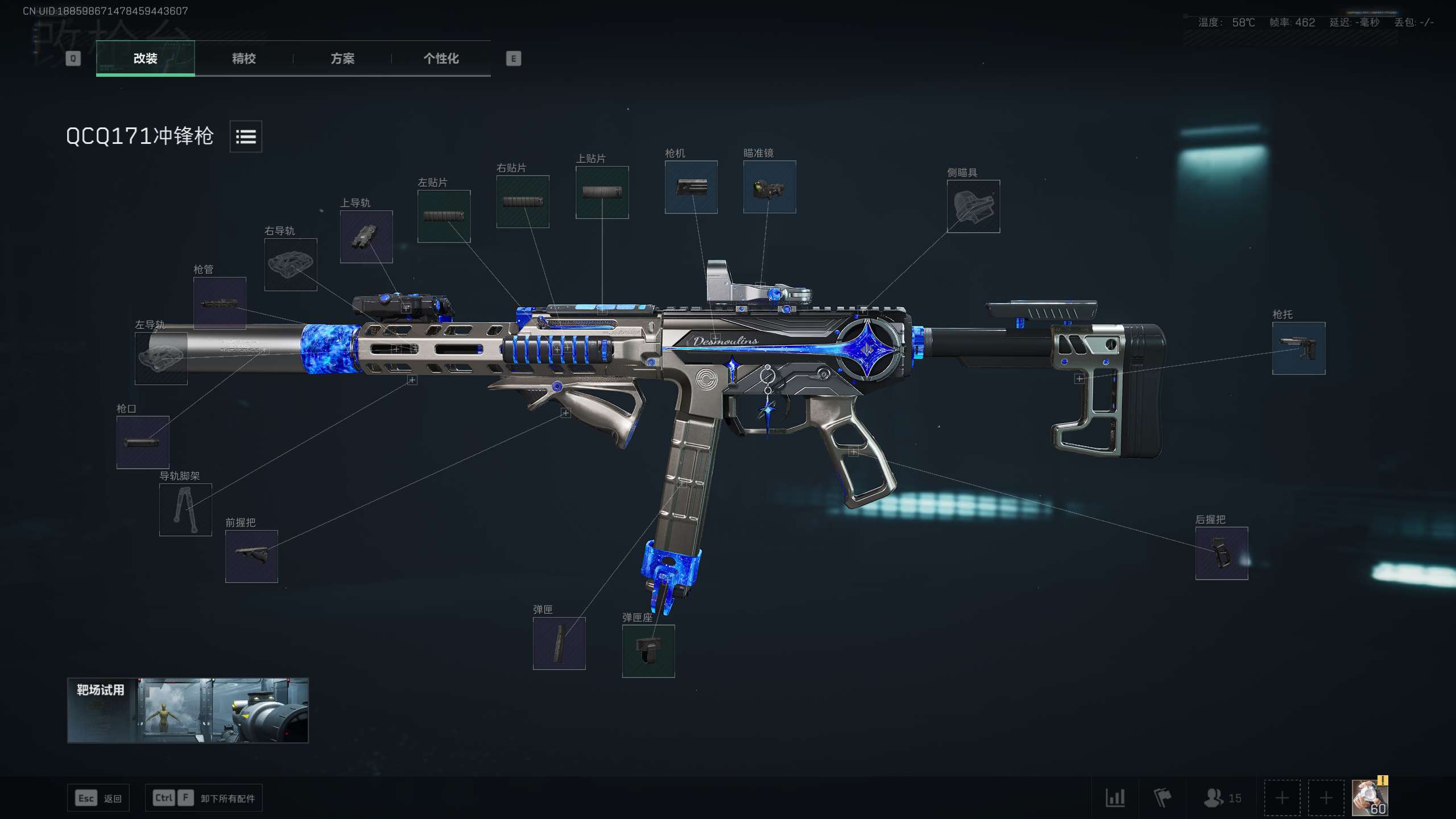
Task: Open the player avatar in the corner
Action: pyautogui.click(x=1369, y=797)
